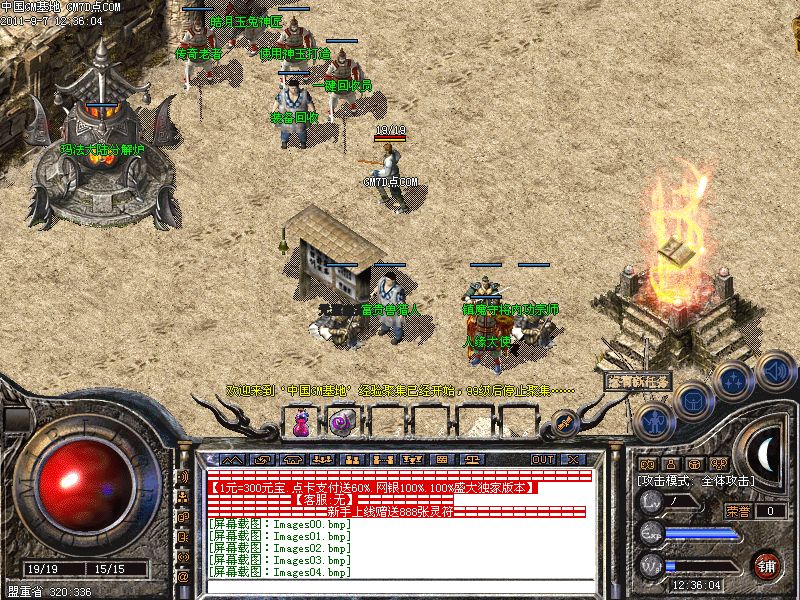This screenshot has height=600, width=800.
Task: Toggle sound with the speaker button
Action: coord(774,369)
